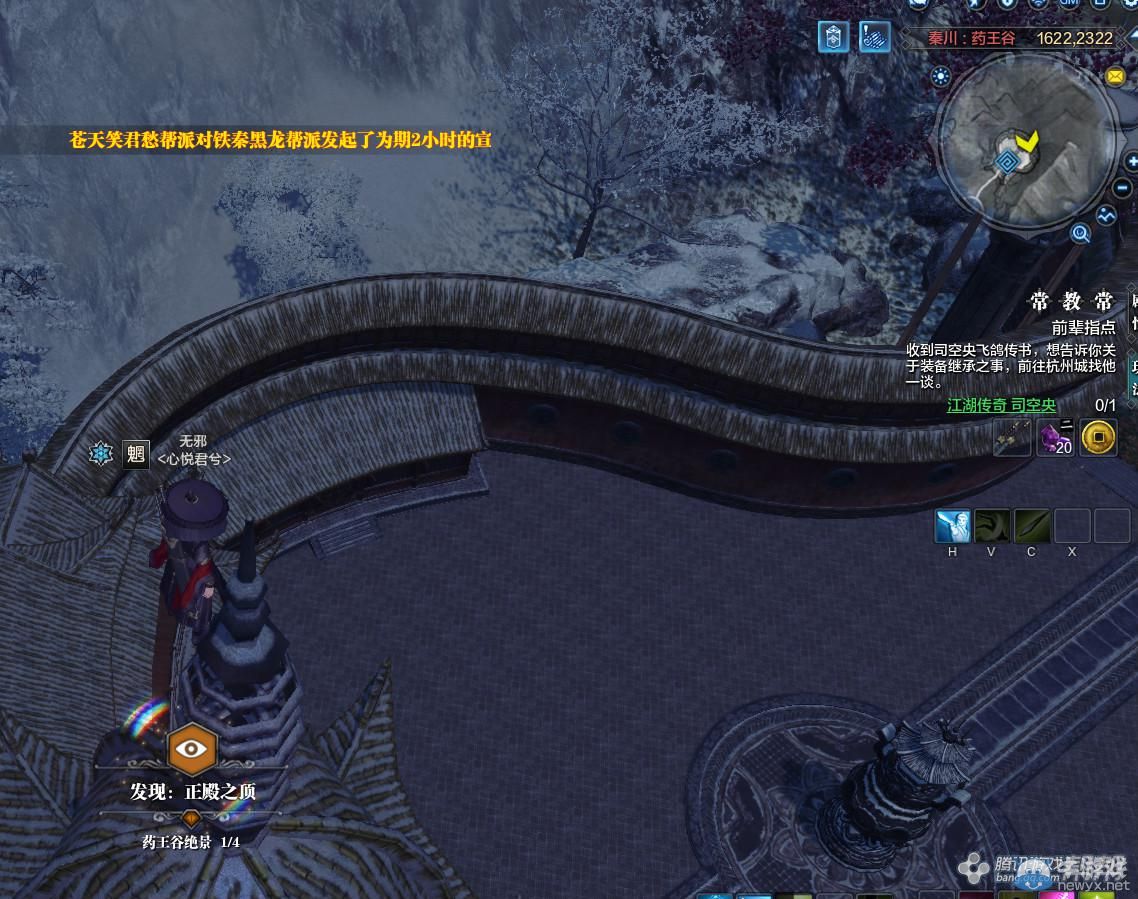Select the purple crystal reward icon
Image resolution: width=1138 pixels, height=899 pixels.
point(1055,437)
